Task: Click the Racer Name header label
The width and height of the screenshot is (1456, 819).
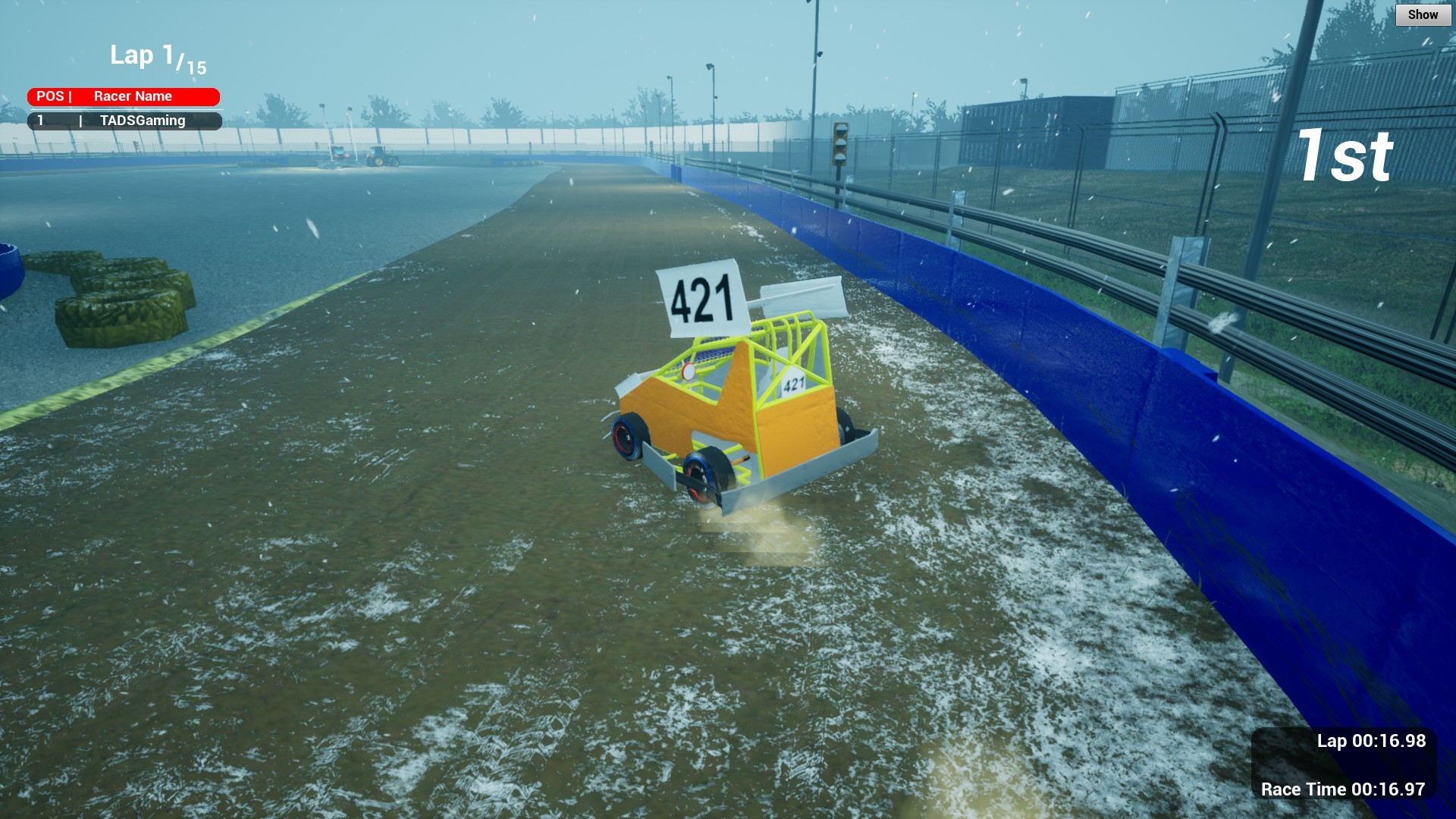Action: pos(133,96)
